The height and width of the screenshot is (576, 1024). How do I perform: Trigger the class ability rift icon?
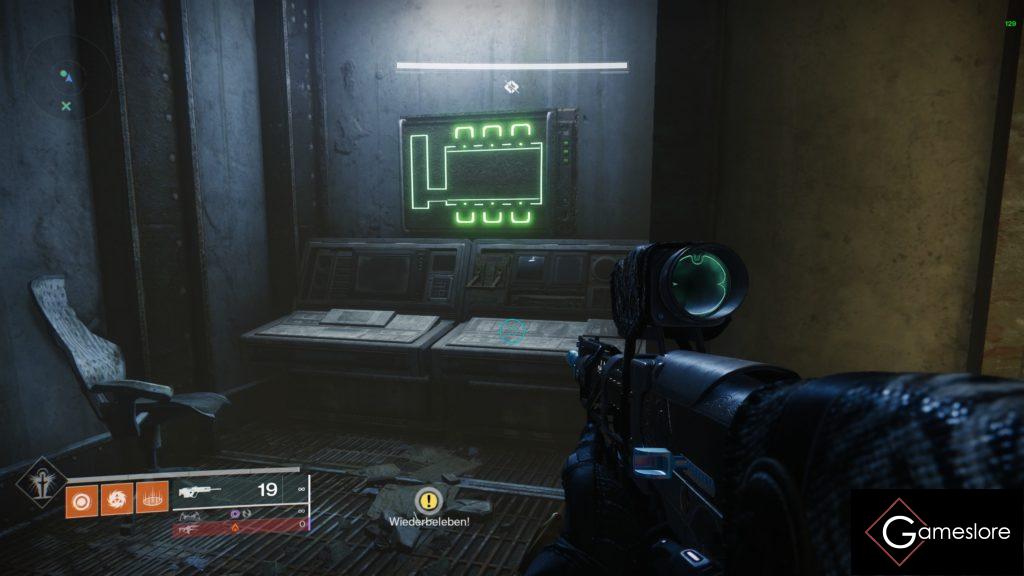(150, 499)
